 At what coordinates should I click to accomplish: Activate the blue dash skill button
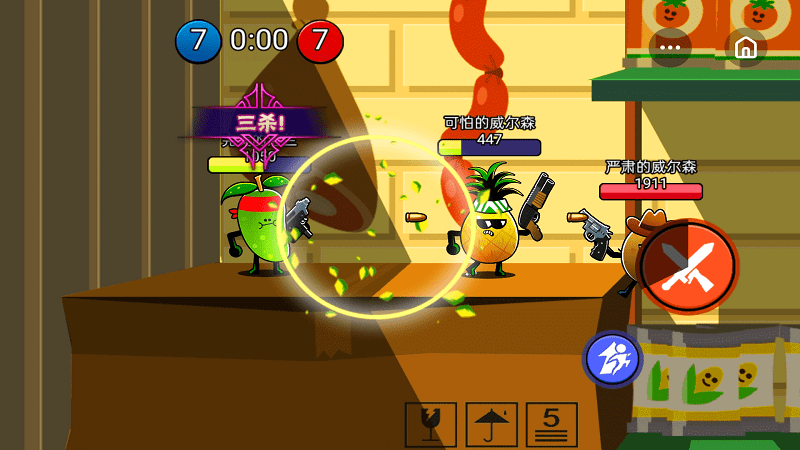click(612, 358)
